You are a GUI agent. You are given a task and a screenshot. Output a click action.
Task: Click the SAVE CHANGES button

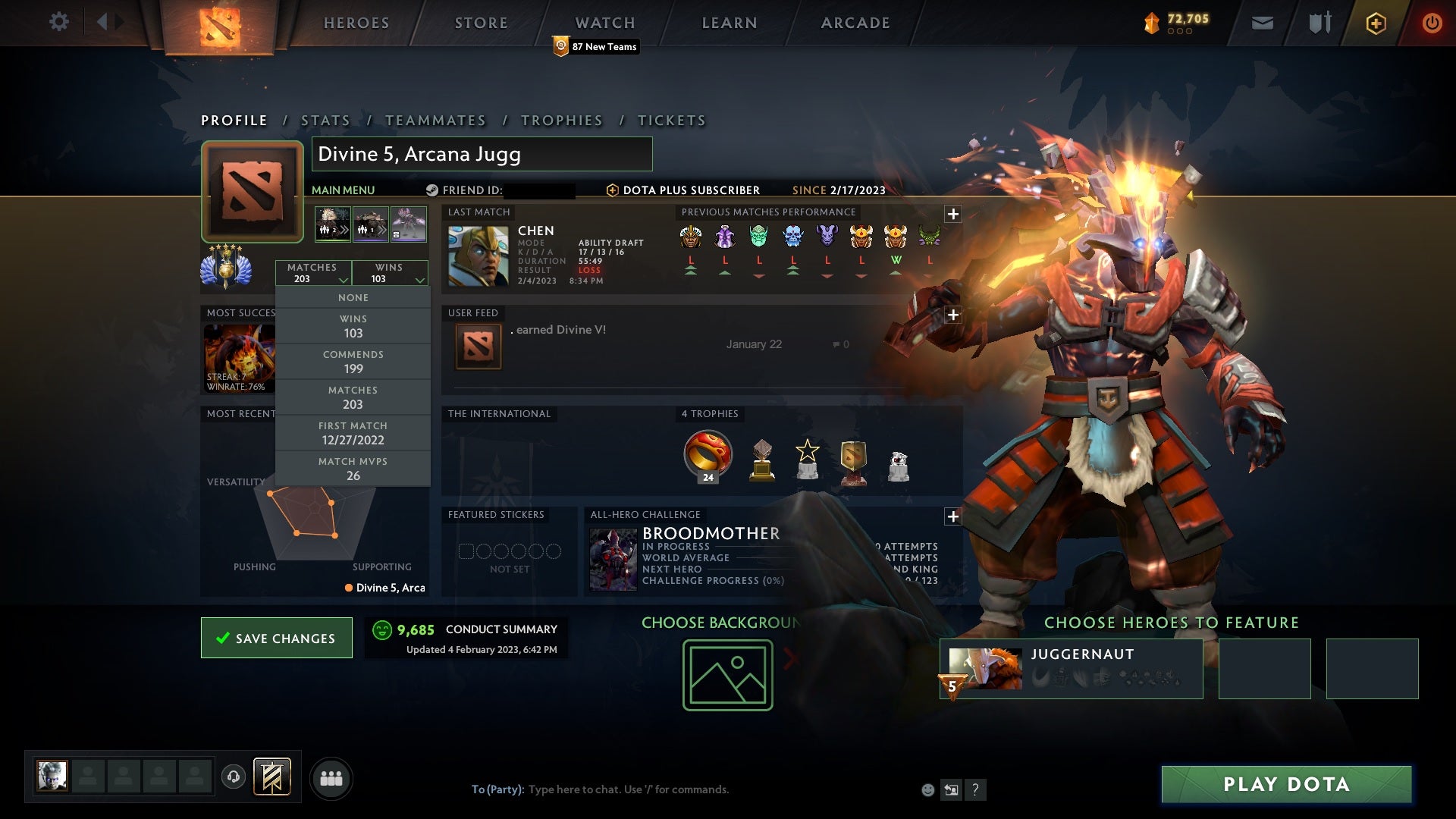(276, 638)
